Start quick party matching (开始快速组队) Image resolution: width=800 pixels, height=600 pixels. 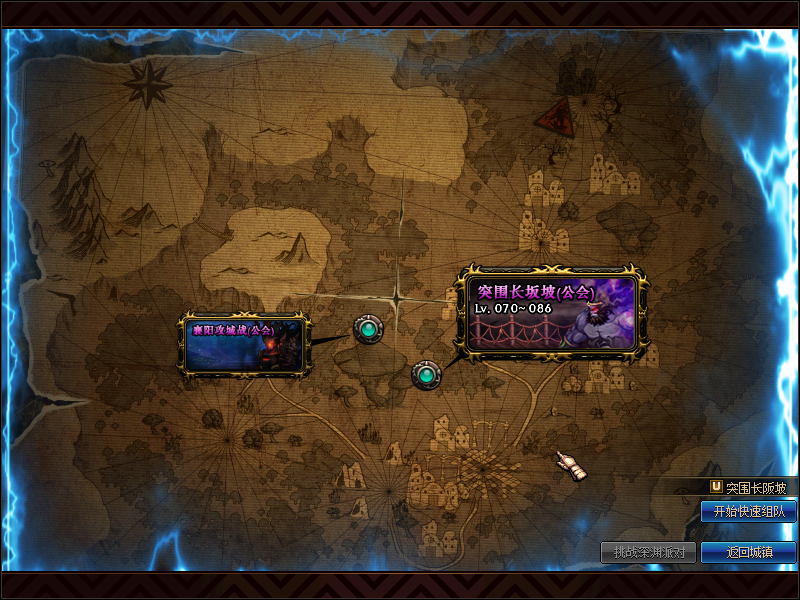click(x=748, y=511)
